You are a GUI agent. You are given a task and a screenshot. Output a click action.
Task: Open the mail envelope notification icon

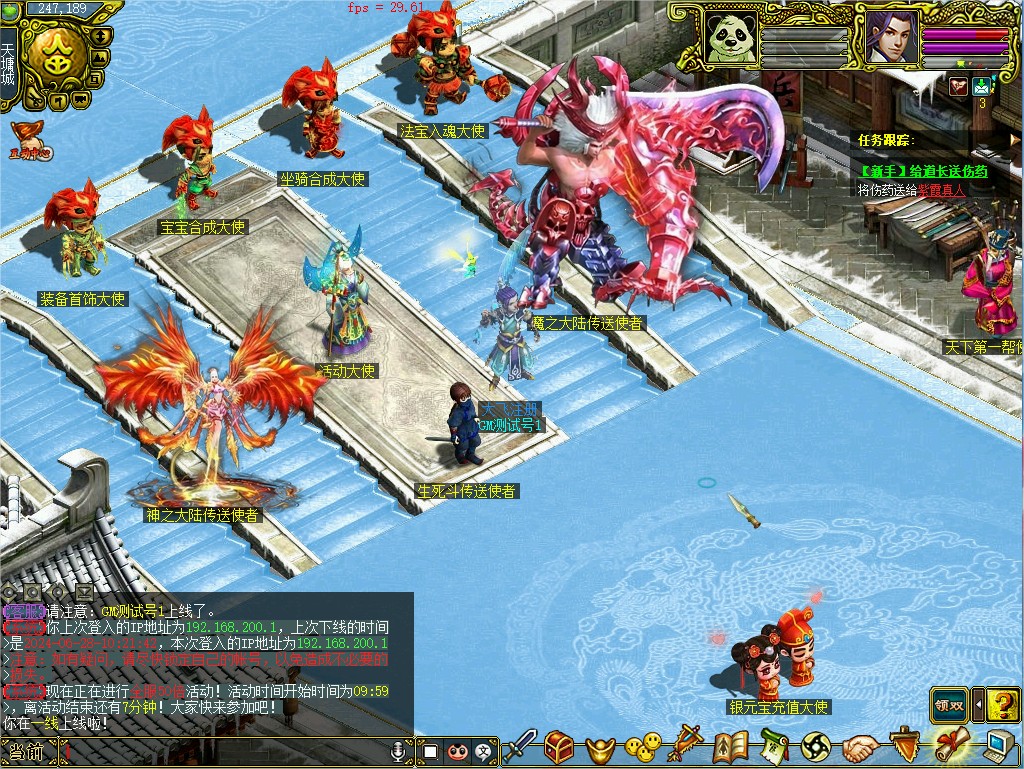(x=981, y=86)
